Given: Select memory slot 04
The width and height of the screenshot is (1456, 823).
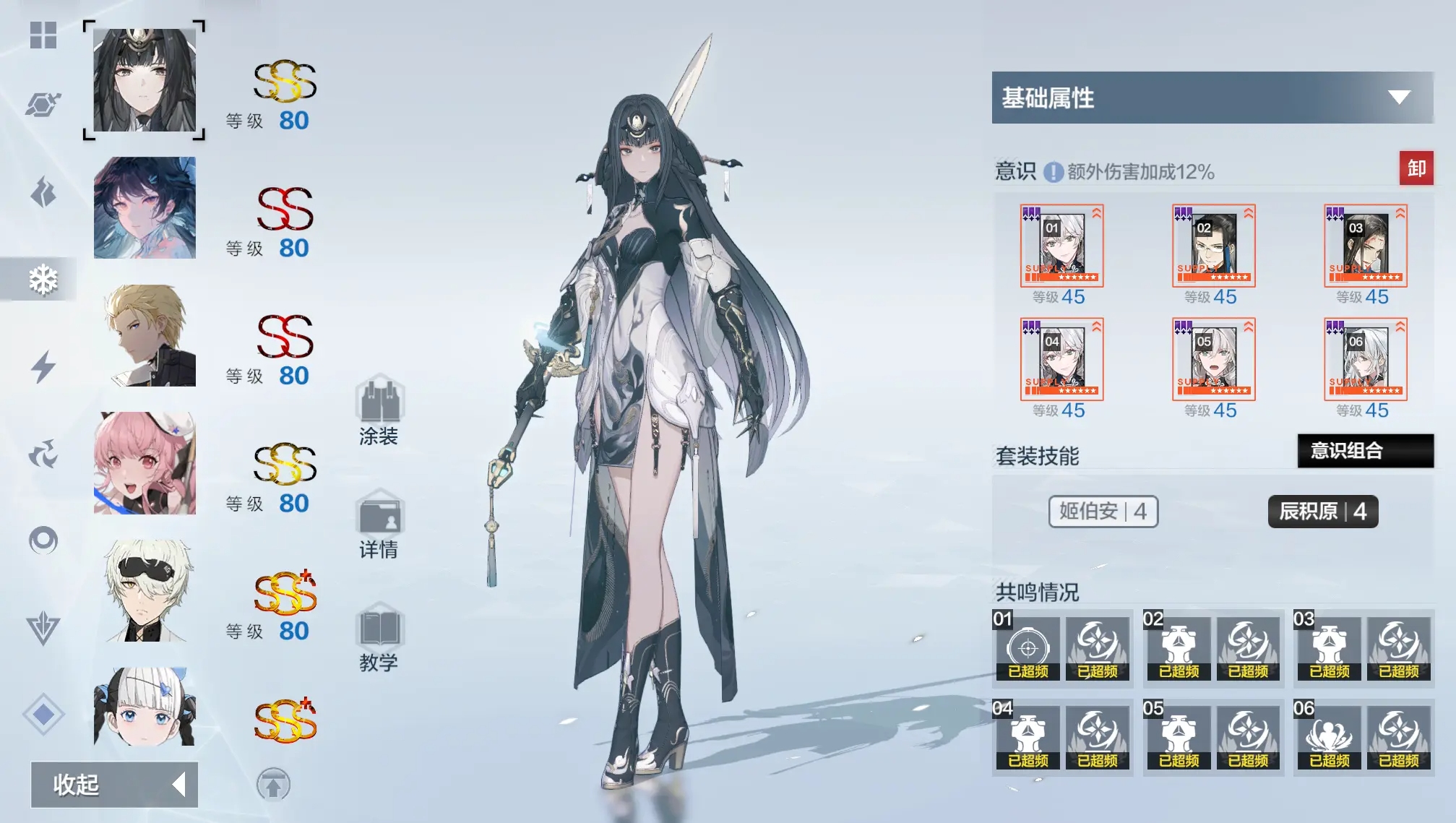Looking at the screenshot, I should pyautogui.click(x=1061, y=360).
